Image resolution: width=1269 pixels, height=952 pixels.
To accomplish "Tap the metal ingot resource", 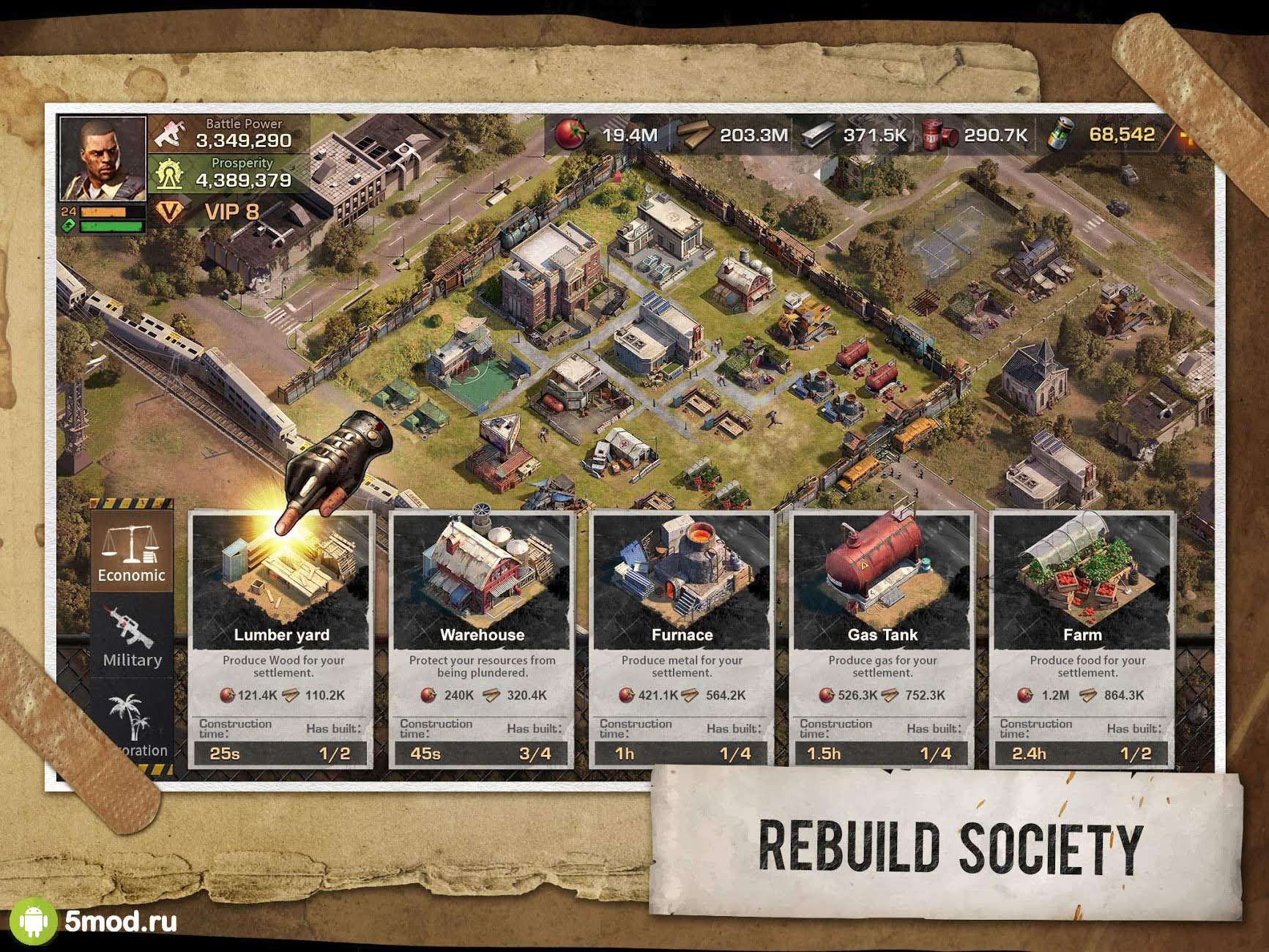I will pyautogui.click(x=818, y=135).
